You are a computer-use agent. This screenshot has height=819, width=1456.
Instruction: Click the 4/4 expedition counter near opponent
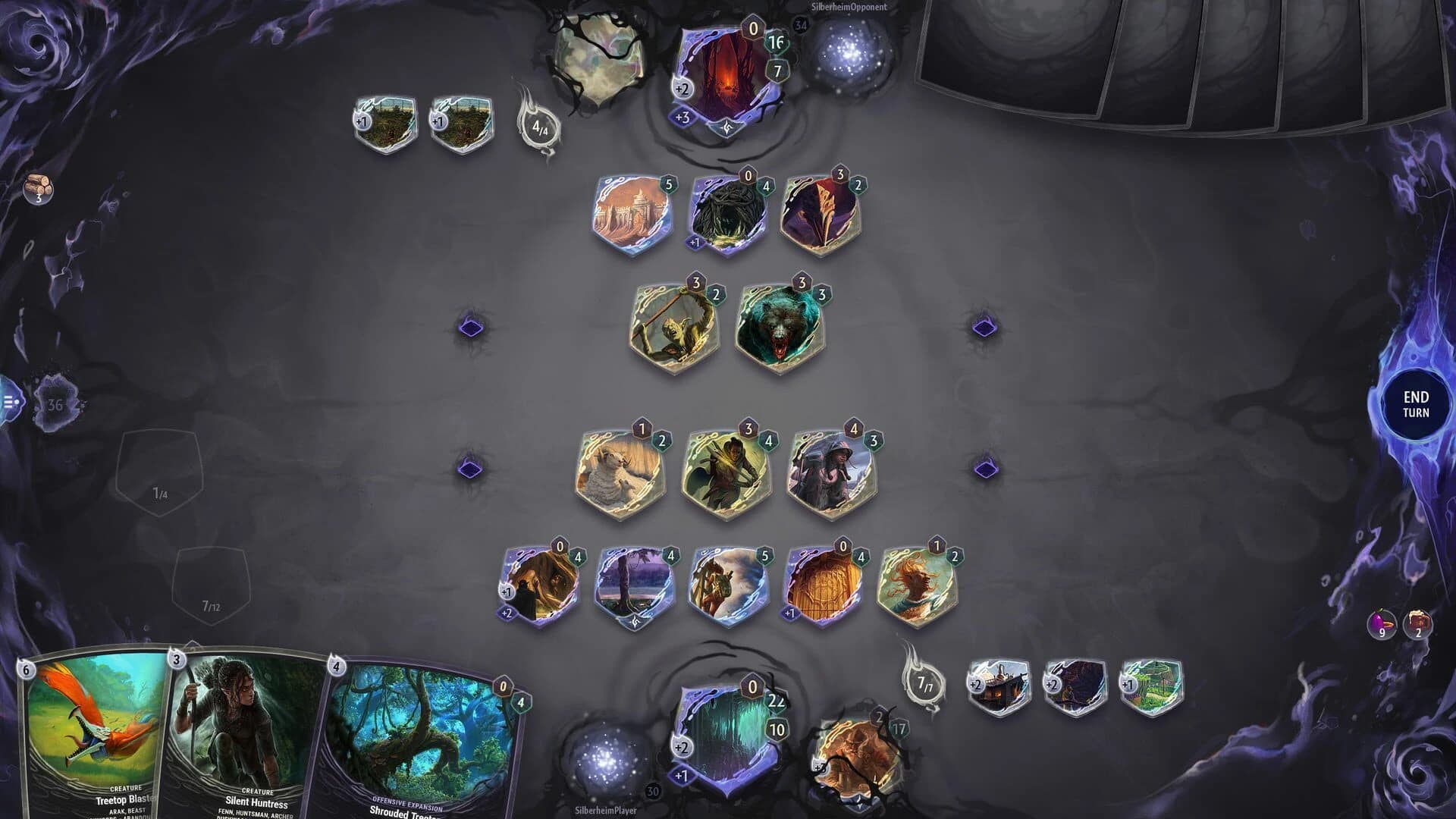(540, 127)
